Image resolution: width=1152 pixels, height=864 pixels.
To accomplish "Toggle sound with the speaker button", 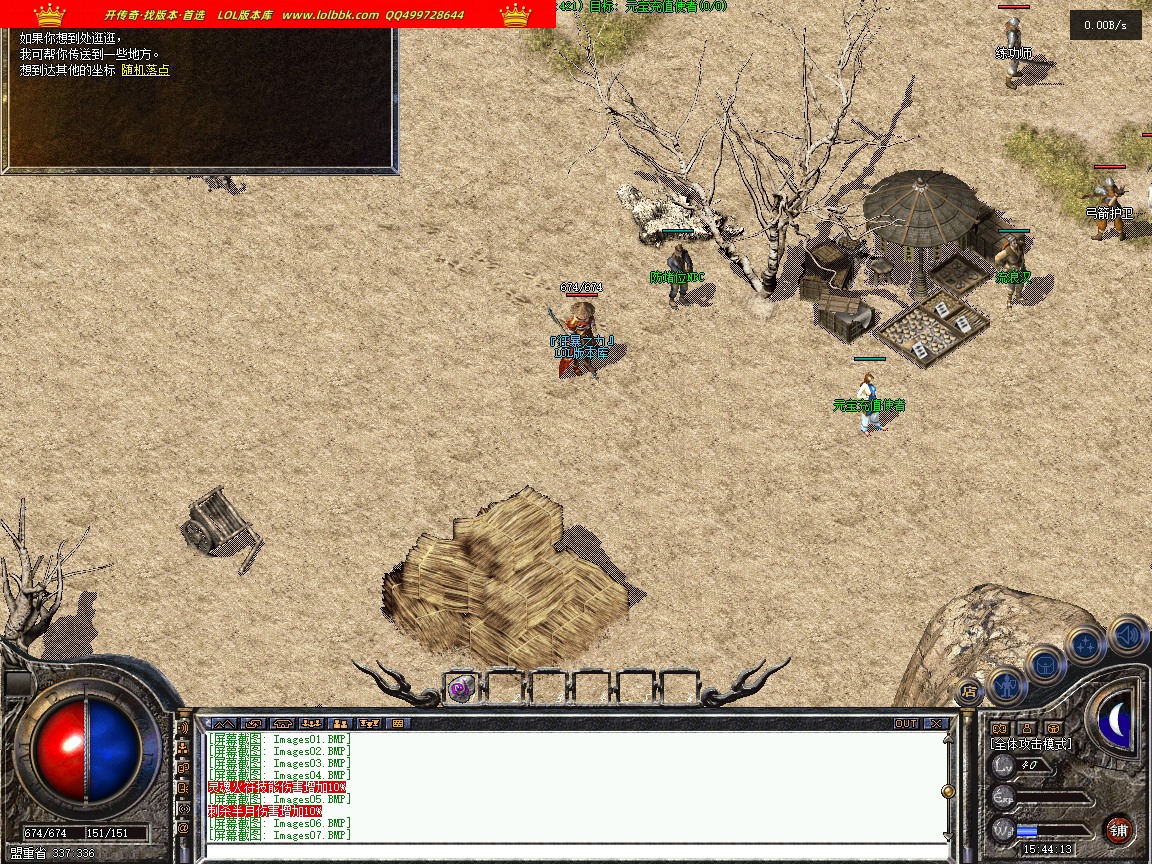I will click(1127, 634).
